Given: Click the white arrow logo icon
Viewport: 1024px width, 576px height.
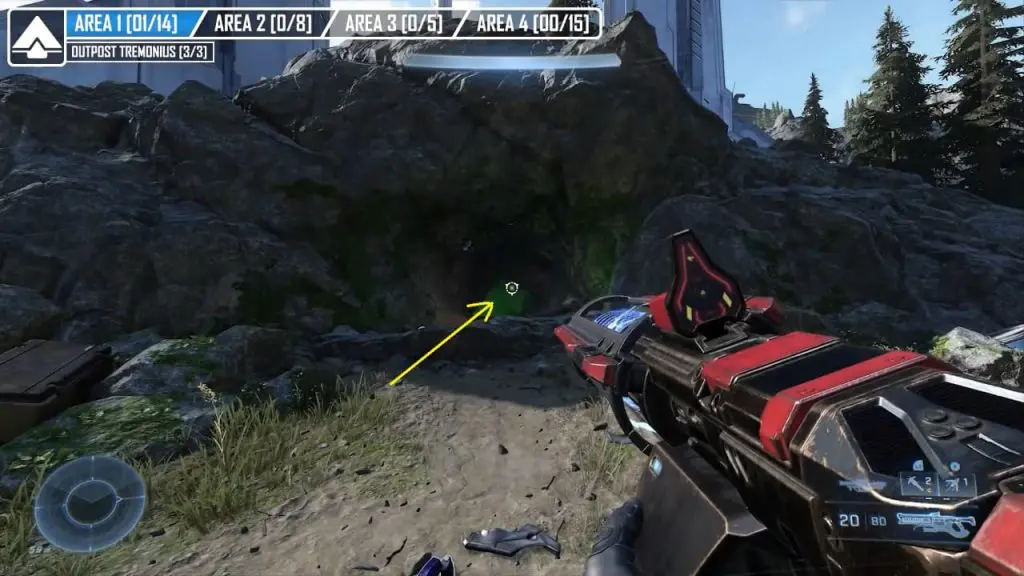Looking at the screenshot, I should tap(37, 37).
